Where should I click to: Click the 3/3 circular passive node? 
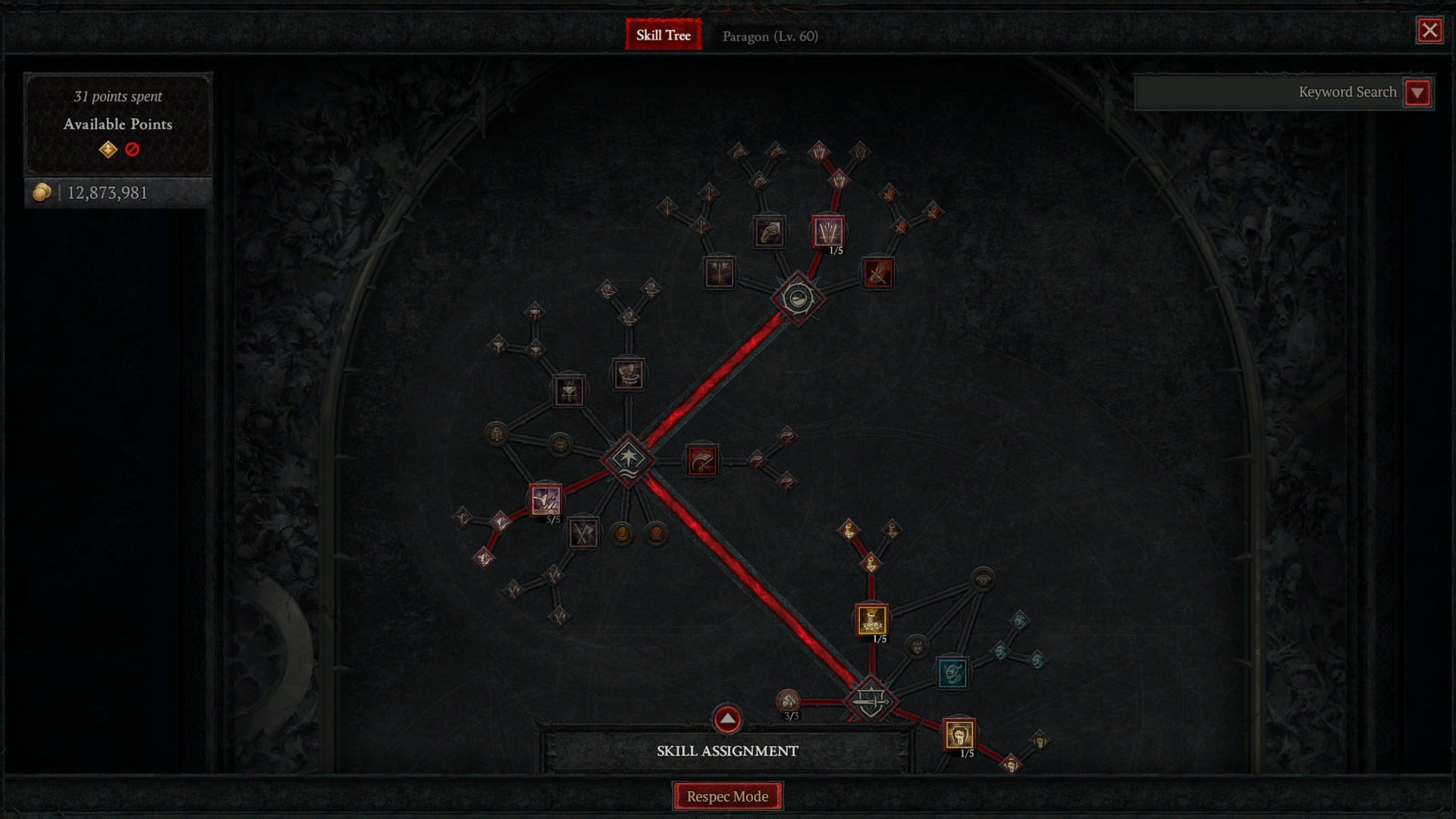point(789,700)
